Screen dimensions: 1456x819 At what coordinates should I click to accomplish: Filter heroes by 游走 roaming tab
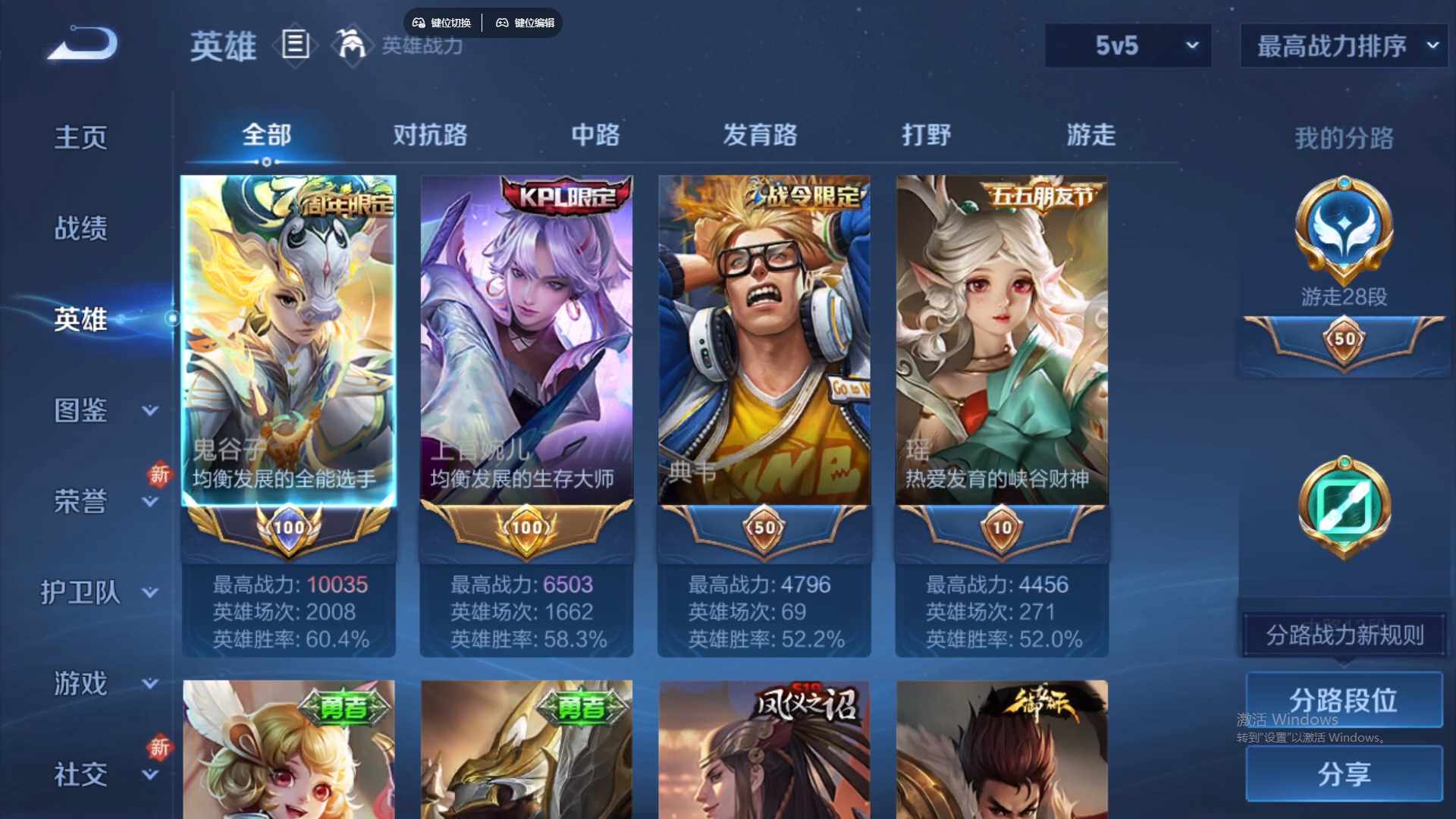[1090, 135]
